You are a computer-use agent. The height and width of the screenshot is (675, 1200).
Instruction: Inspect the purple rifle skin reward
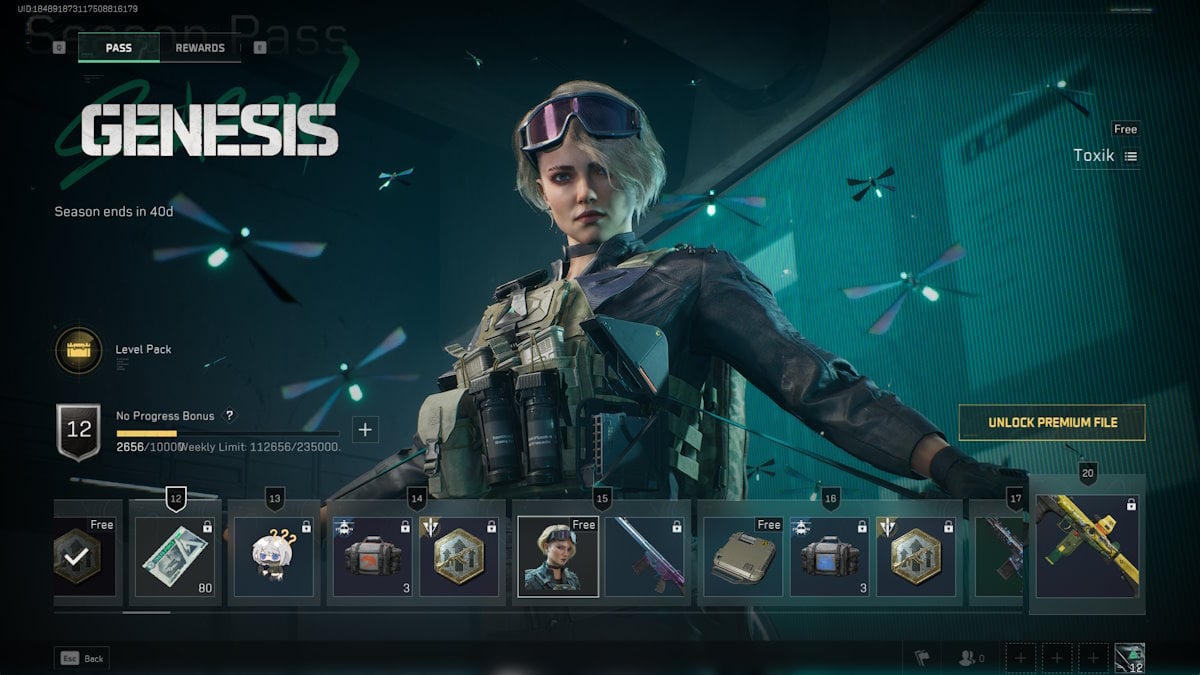tap(644, 556)
